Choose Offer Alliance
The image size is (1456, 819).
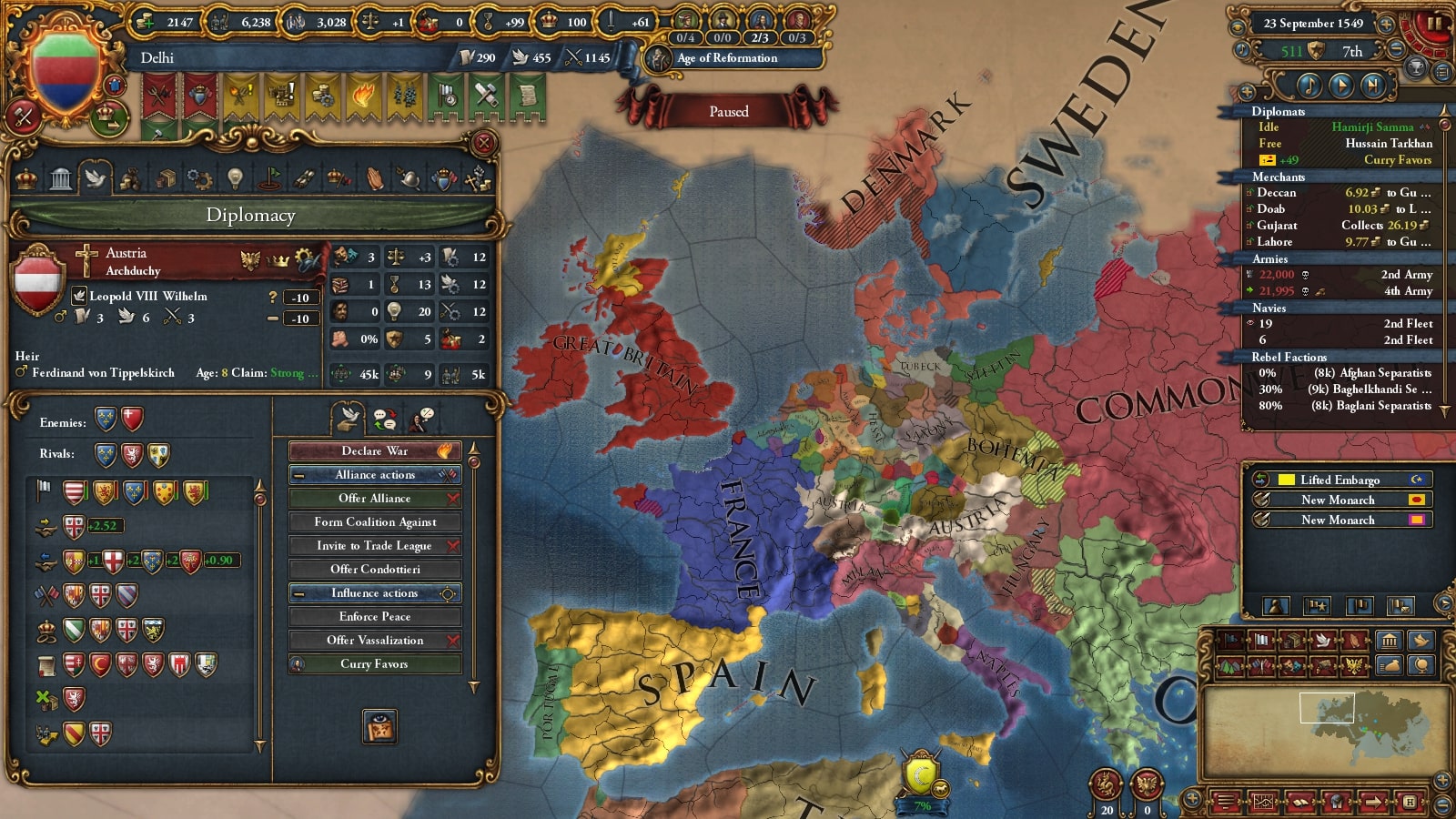(375, 499)
